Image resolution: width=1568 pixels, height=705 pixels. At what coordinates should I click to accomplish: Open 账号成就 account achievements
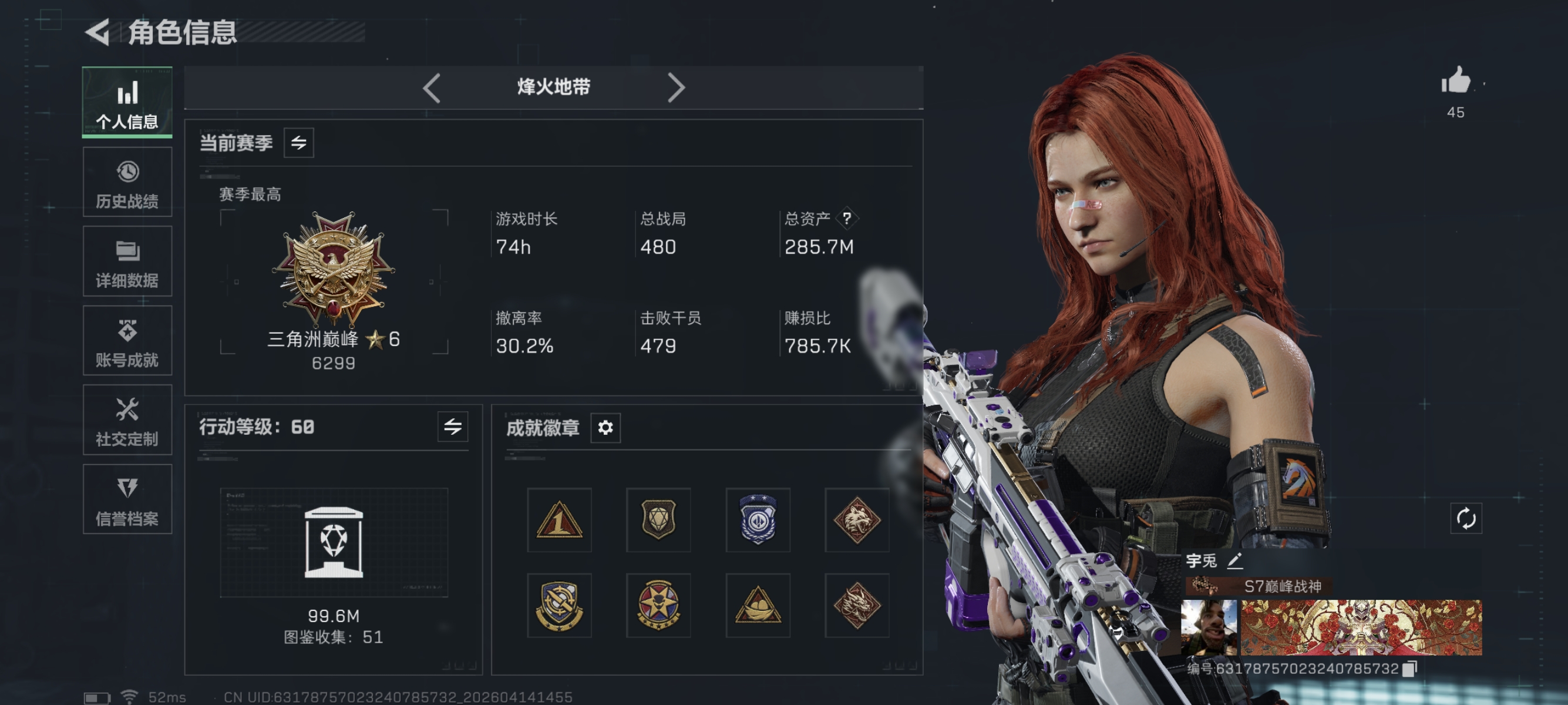(x=127, y=341)
